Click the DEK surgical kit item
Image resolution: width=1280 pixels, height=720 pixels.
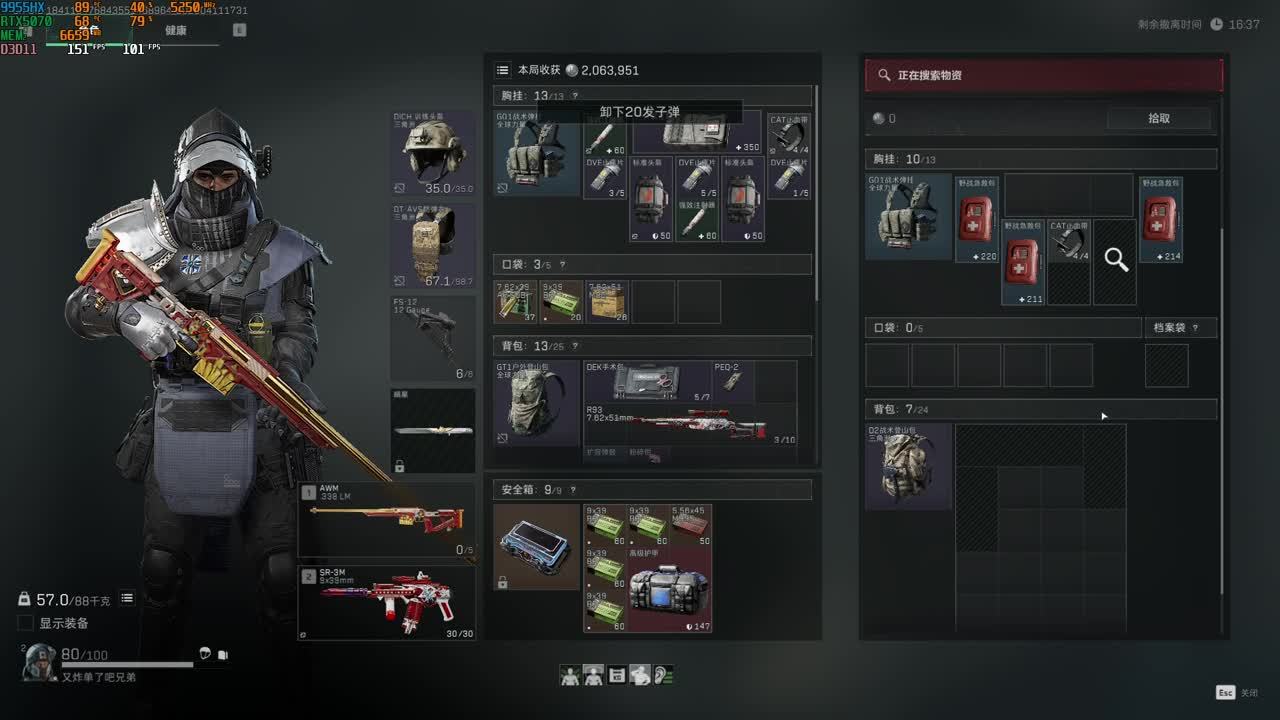[x=646, y=381]
